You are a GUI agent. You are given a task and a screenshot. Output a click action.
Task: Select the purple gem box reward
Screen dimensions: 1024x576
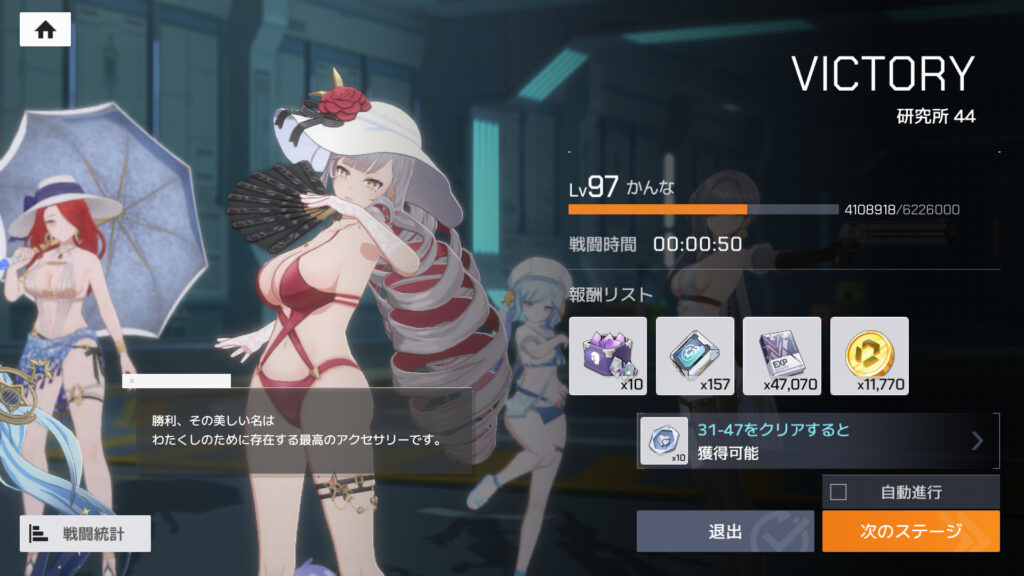point(607,355)
